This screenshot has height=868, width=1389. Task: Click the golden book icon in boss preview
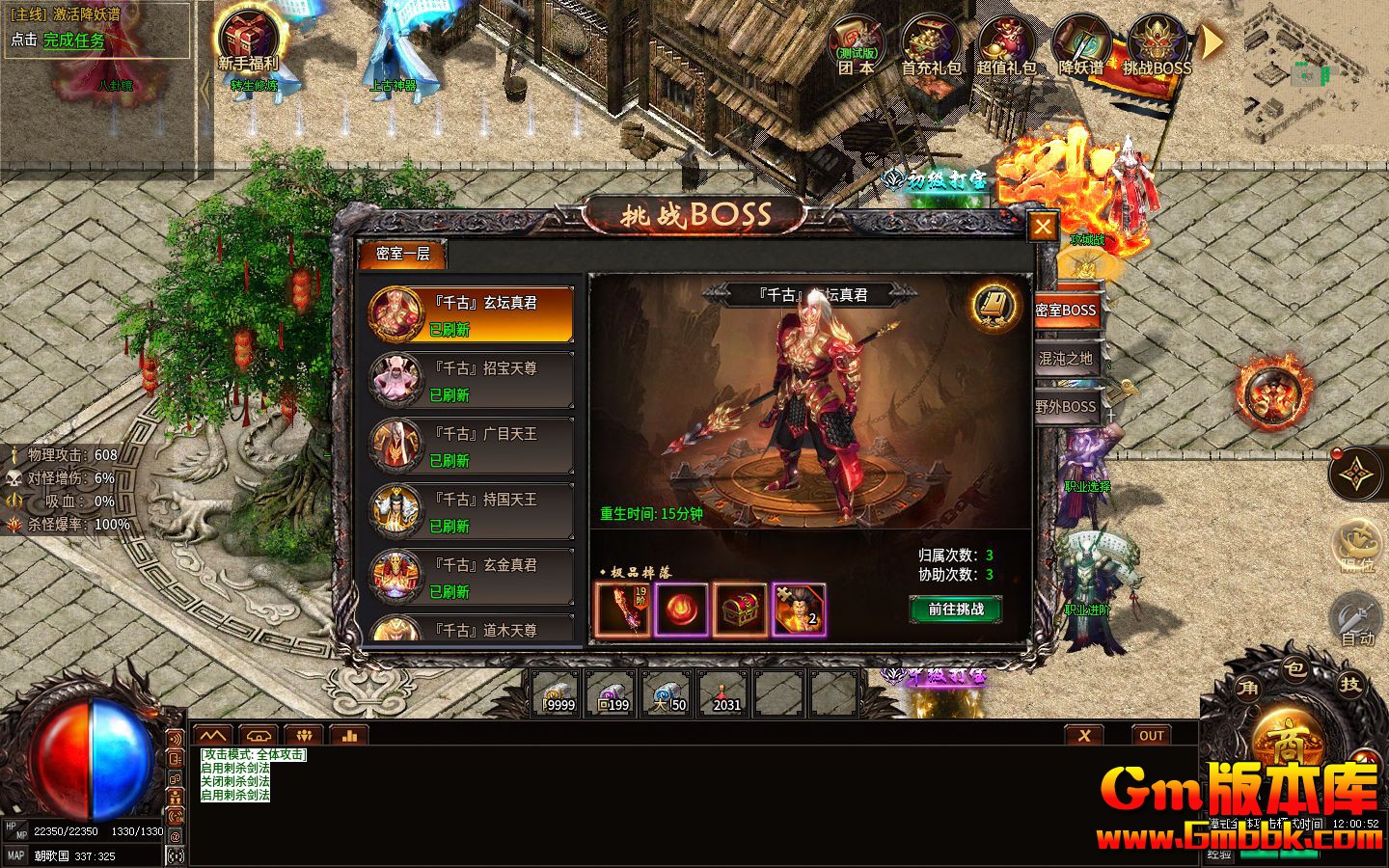997,305
